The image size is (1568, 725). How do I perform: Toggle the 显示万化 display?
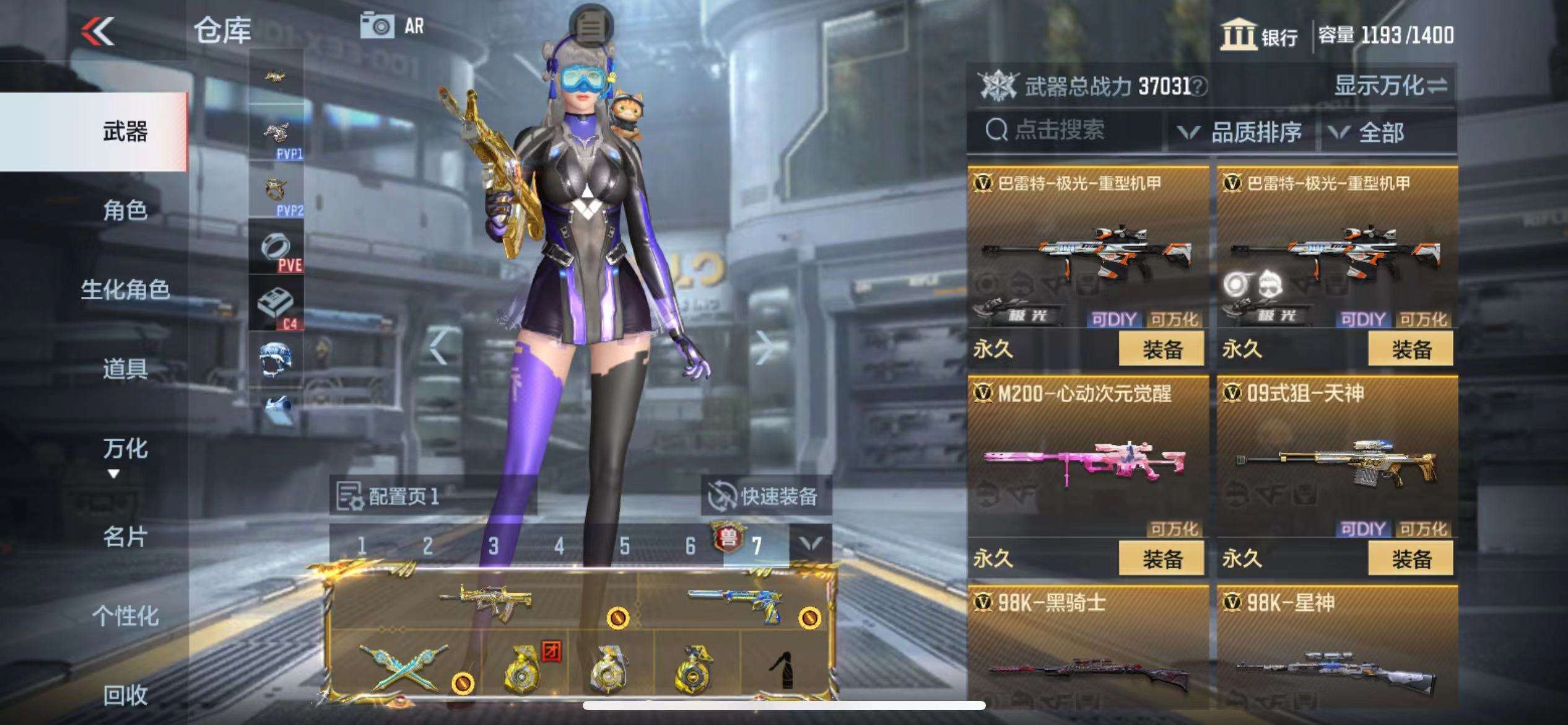(1390, 86)
